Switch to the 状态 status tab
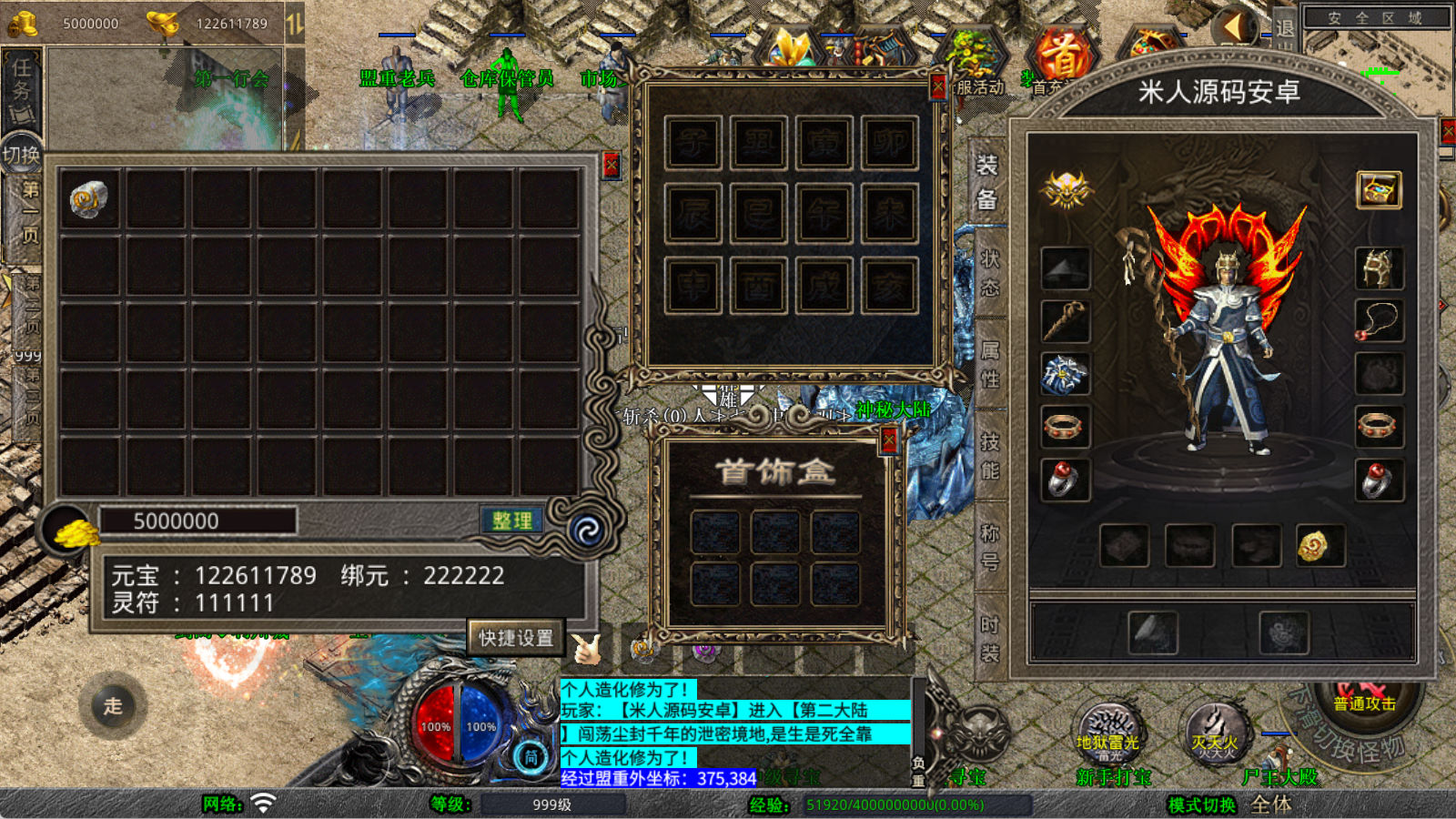This screenshot has height=819, width=1456. [989, 272]
